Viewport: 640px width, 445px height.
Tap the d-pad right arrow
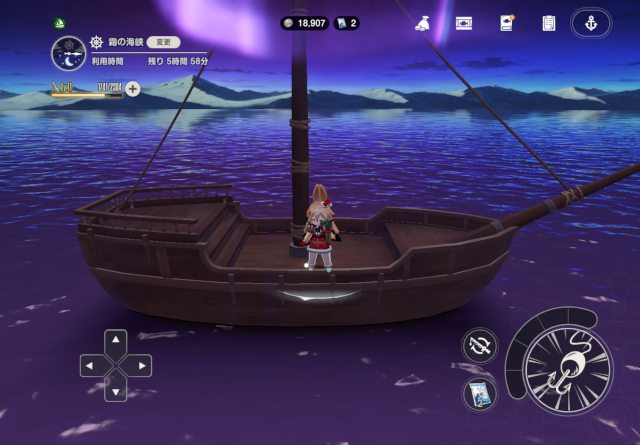click(x=141, y=366)
